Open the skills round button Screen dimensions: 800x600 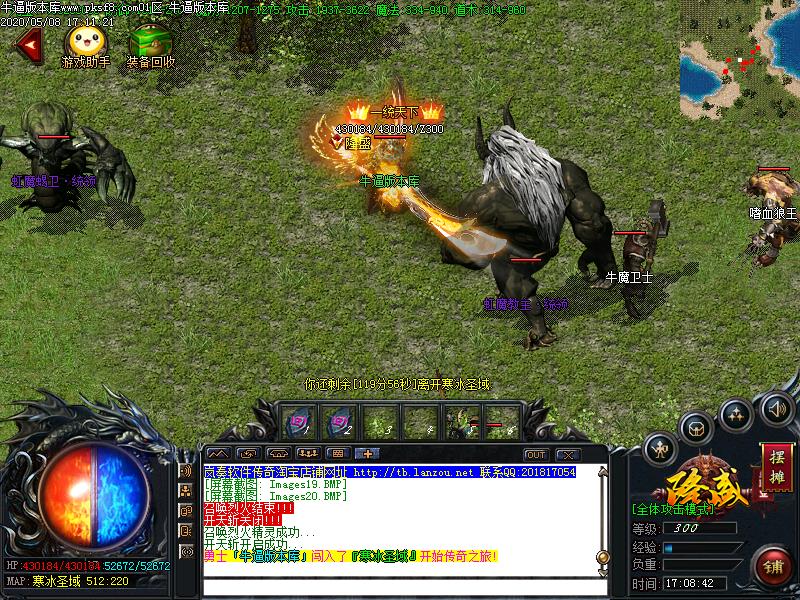(x=736, y=412)
